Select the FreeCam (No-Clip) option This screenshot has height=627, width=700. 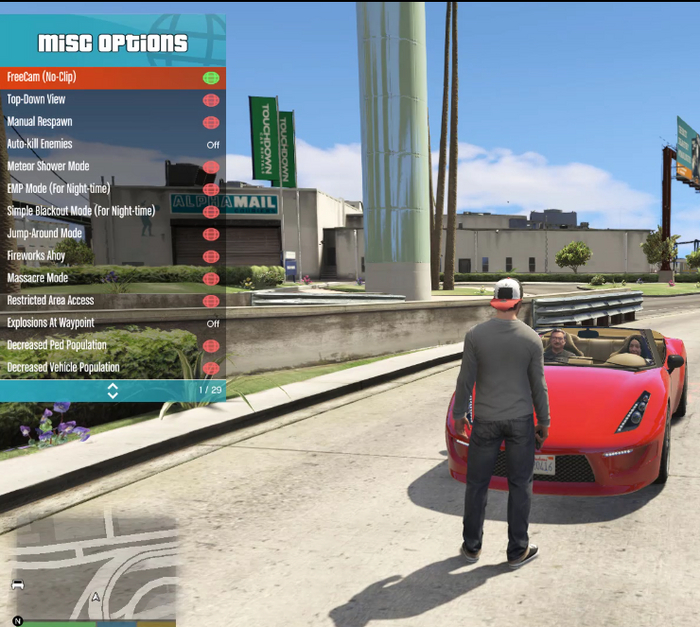(x=112, y=77)
